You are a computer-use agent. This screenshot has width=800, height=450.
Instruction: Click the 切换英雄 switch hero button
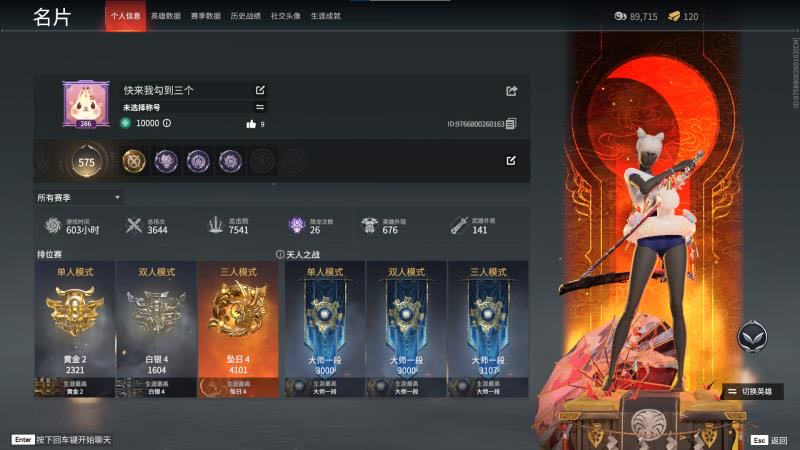(x=755, y=391)
